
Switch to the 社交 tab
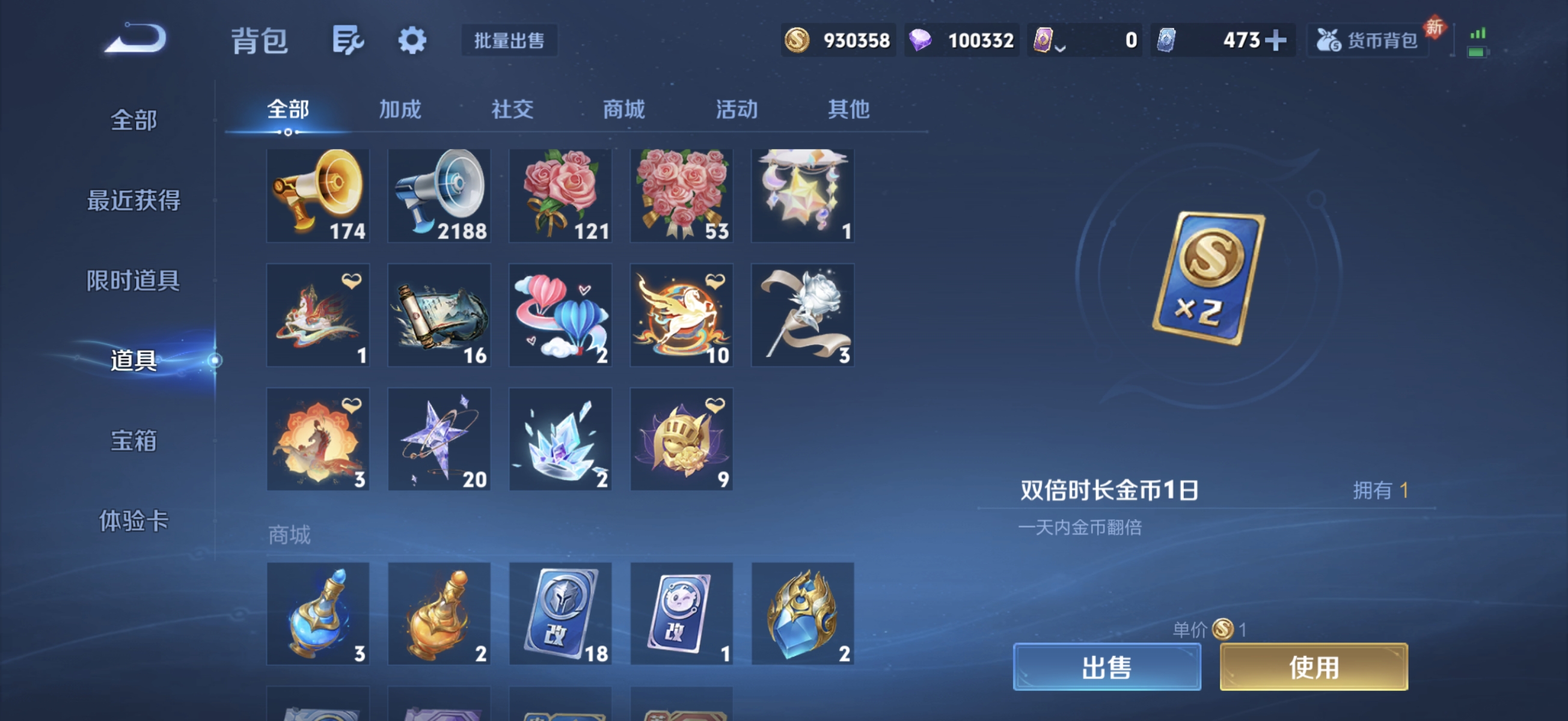[x=512, y=110]
